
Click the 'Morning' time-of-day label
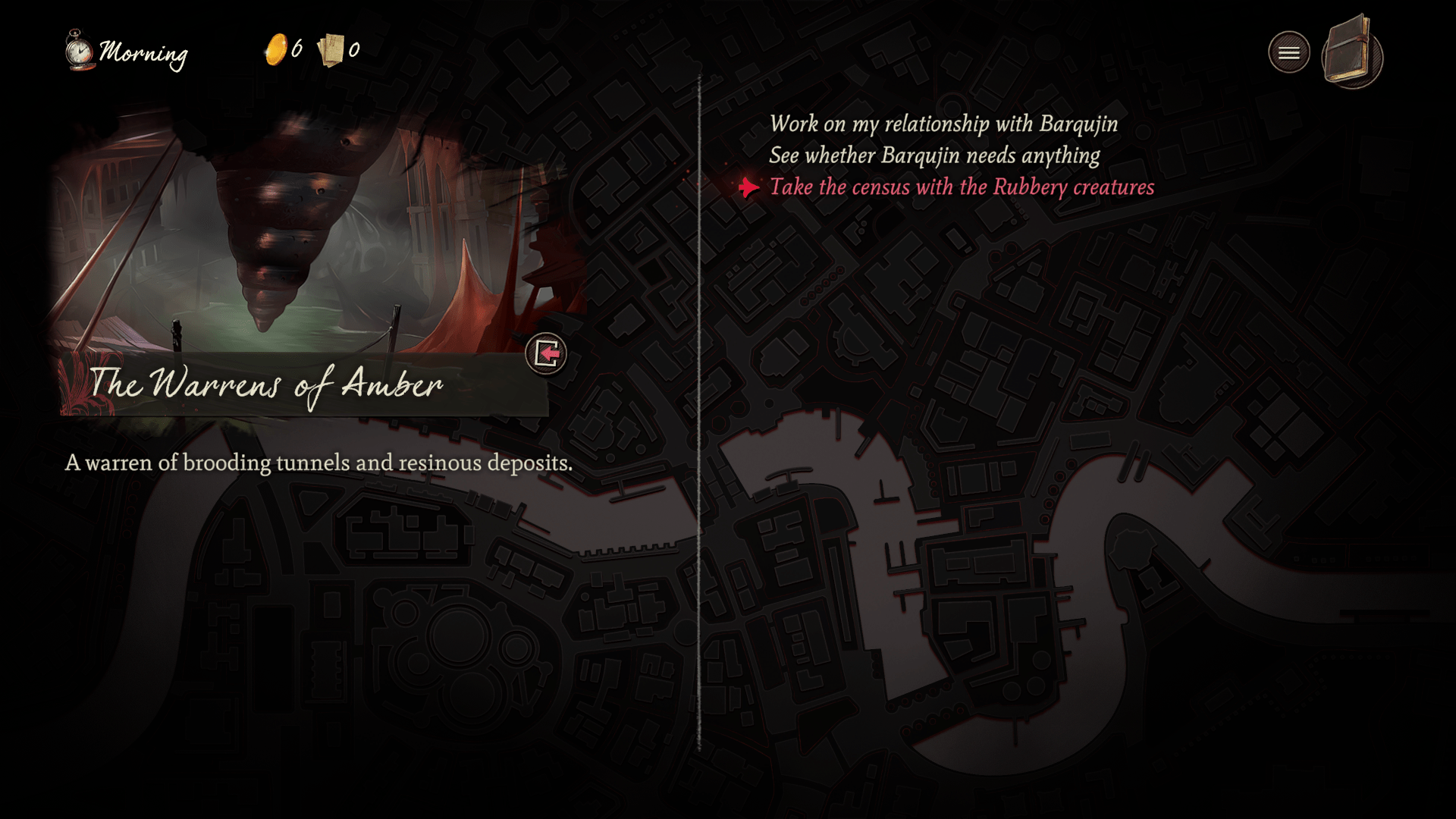coord(144,53)
